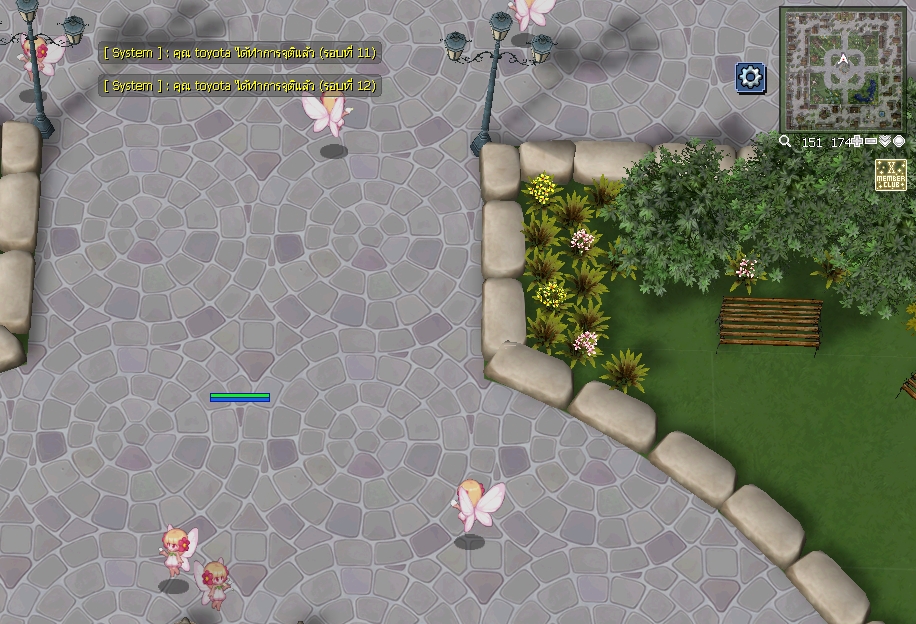The height and width of the screenshot is (624, 916).
Task: Click the minimap magnifying glass search icon
Action: [x=786, y=142]
